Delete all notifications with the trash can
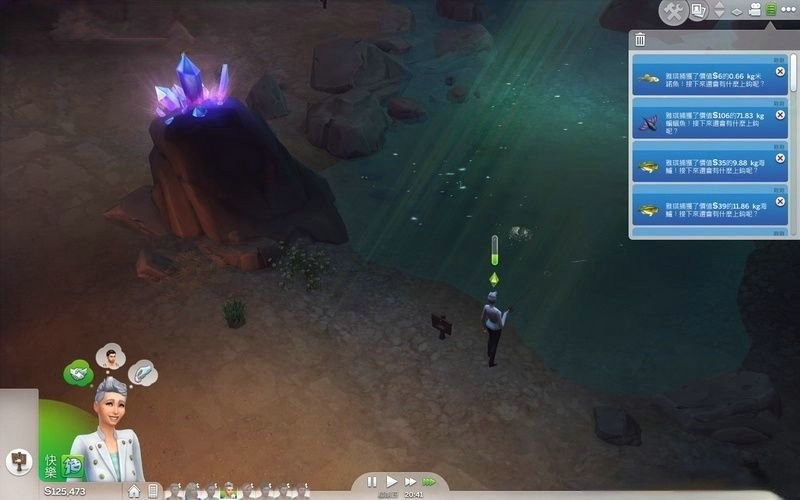Image resolution: width=800 pixels, height=500 pixels. [640, 40]
